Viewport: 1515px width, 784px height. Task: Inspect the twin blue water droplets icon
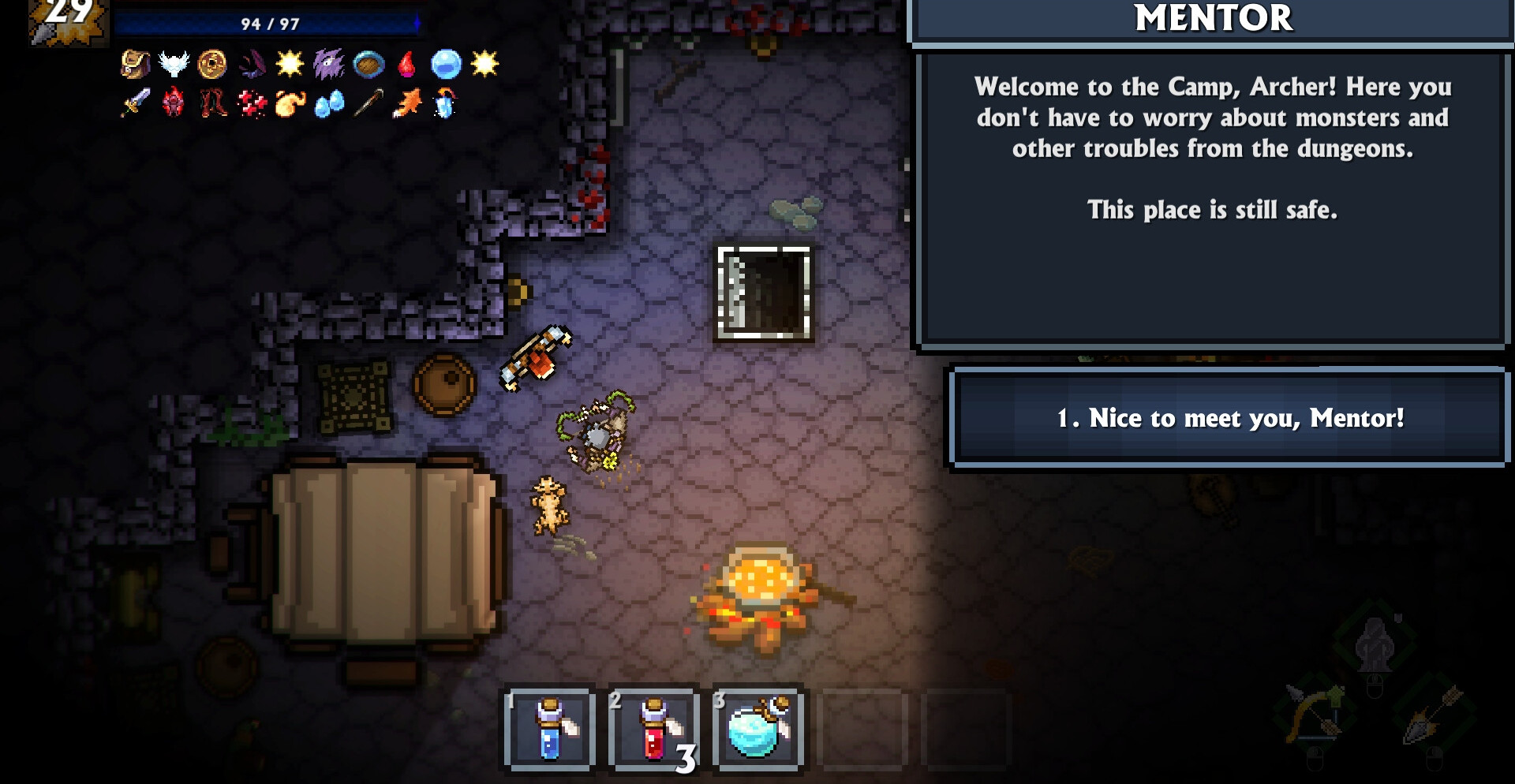point(329,103)
